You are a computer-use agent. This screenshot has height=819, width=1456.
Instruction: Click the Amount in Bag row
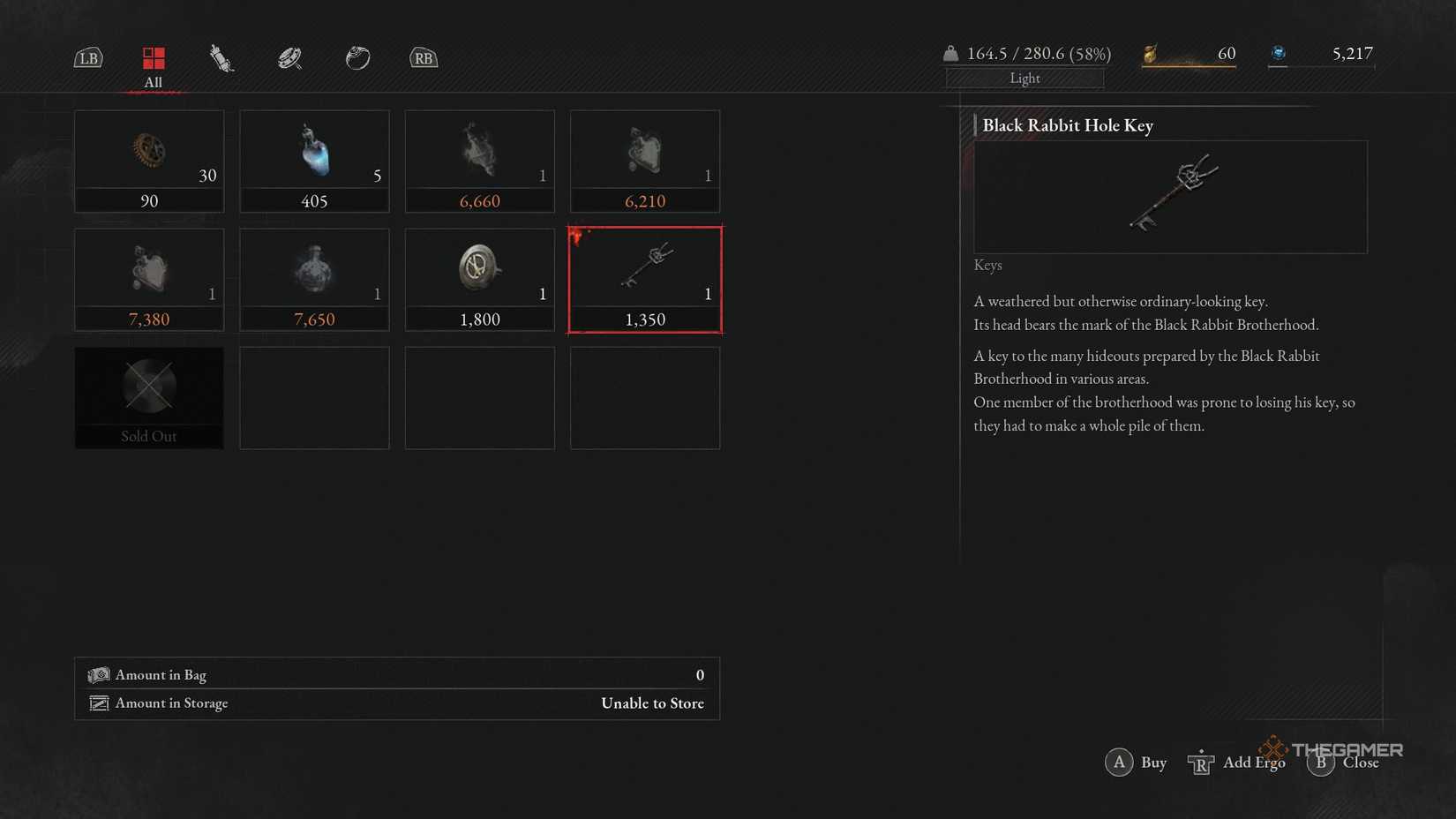pyautogui.click(x=397, y=674)
